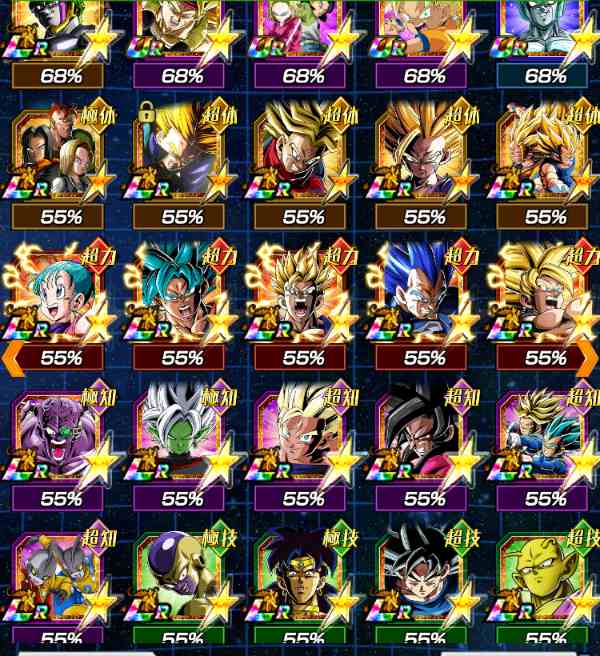Screen dimensions: 600x656
Task: Select the Golden Frieza card
Action: pyautogui.click(x=180, y=578)
